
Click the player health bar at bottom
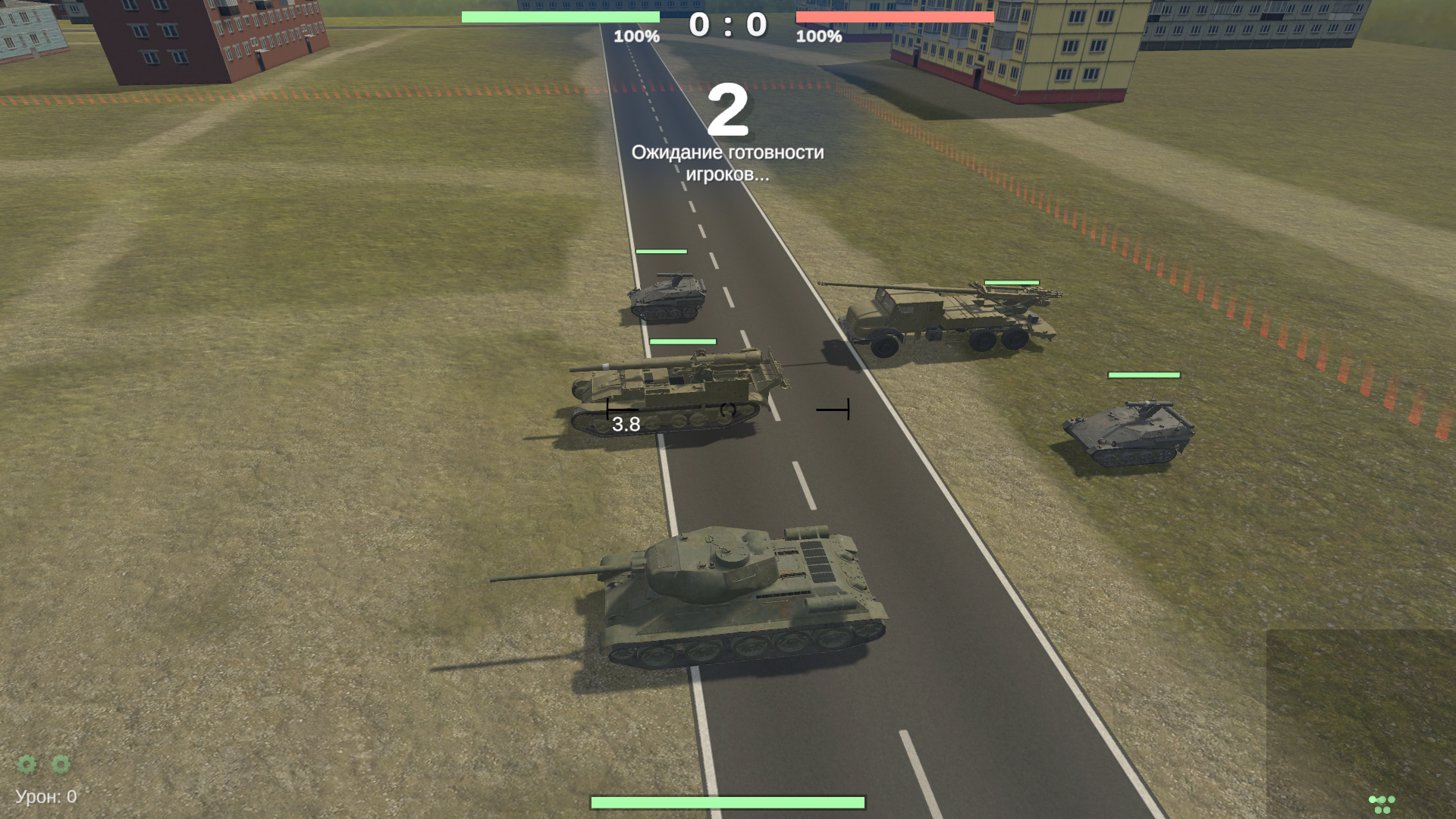click(x=728, y=800)
